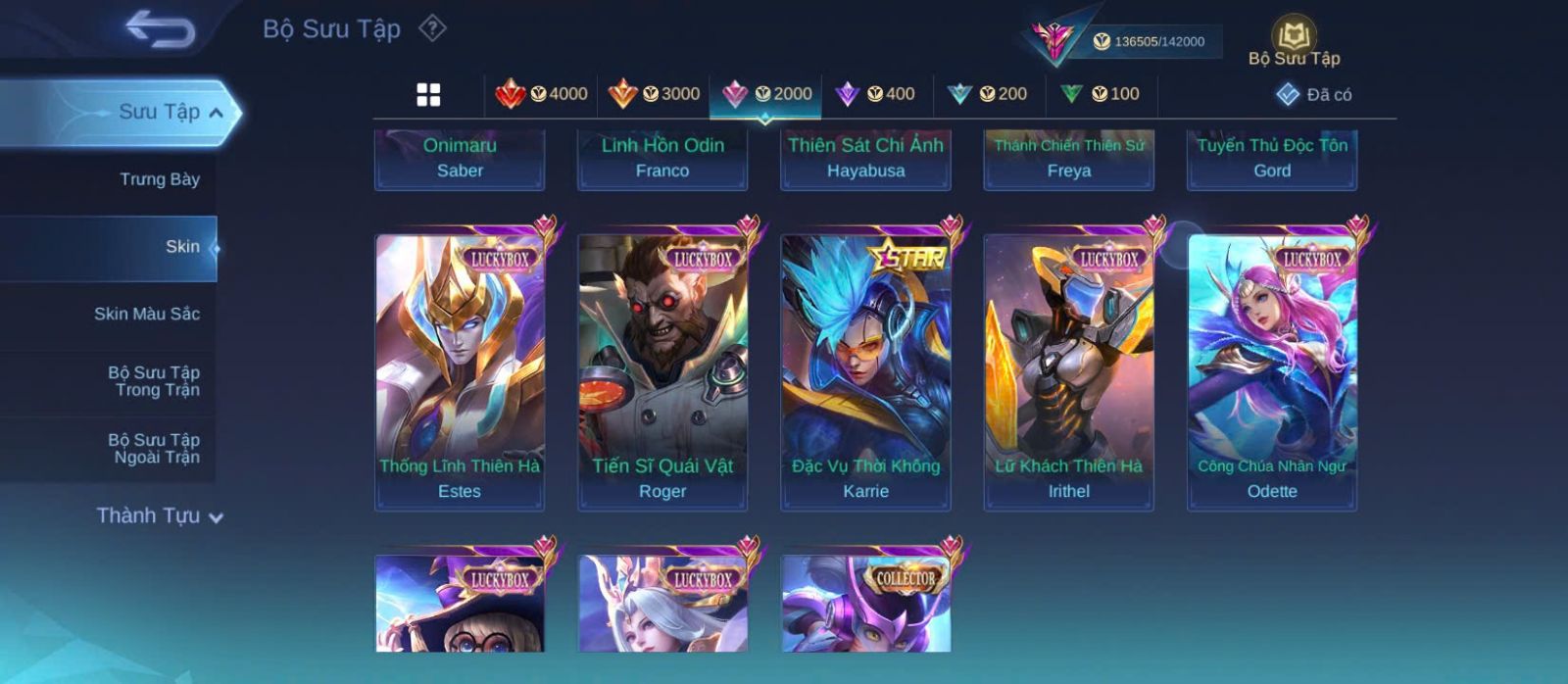The image size is (1568, 684).
Task: Pick the Karrie Đặc Vụ Thời Không card
Action: [865, 371]
